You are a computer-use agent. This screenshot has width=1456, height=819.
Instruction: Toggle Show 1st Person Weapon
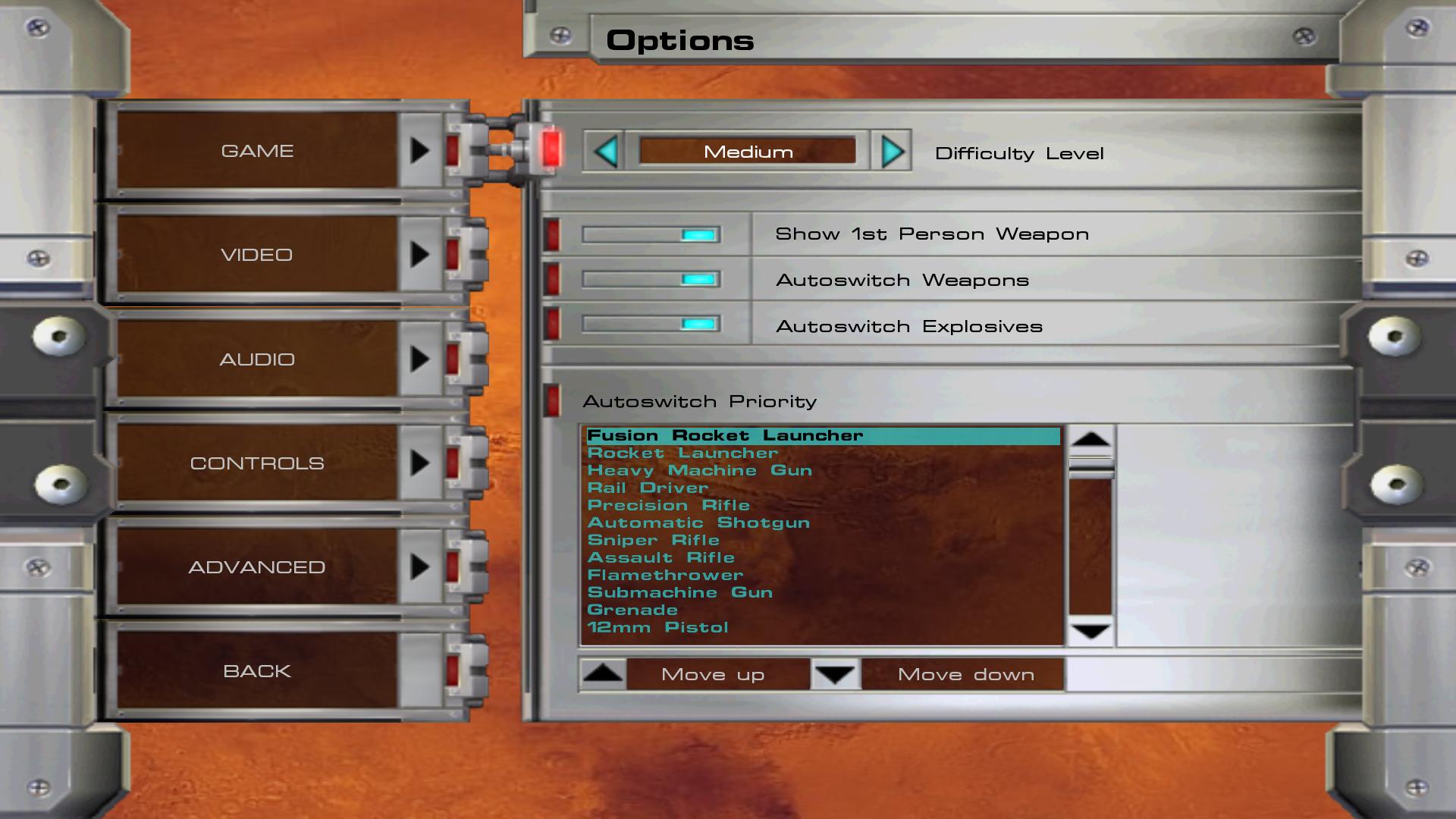[x=651, y=235]
